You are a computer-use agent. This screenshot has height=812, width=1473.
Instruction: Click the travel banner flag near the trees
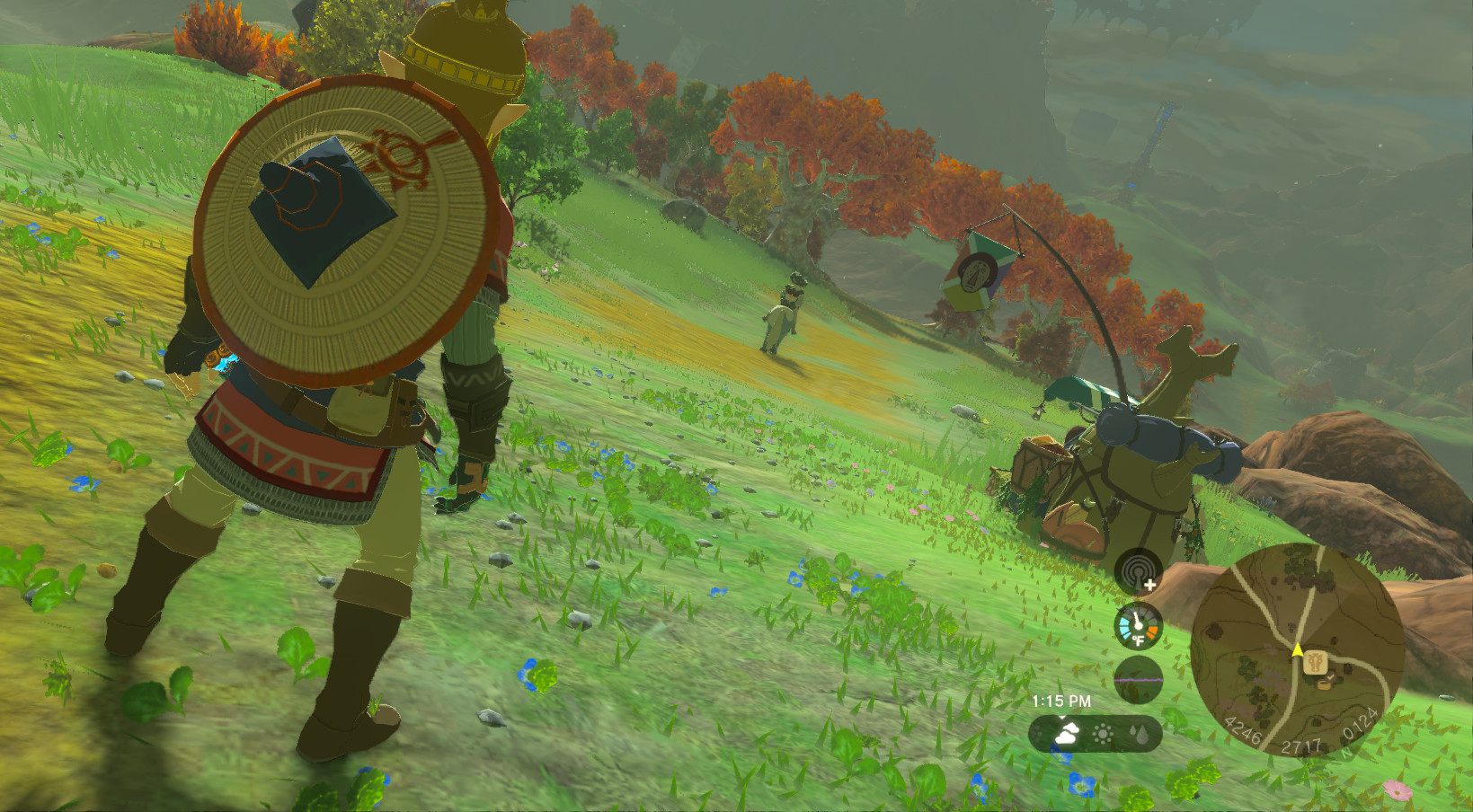point(980,274)
